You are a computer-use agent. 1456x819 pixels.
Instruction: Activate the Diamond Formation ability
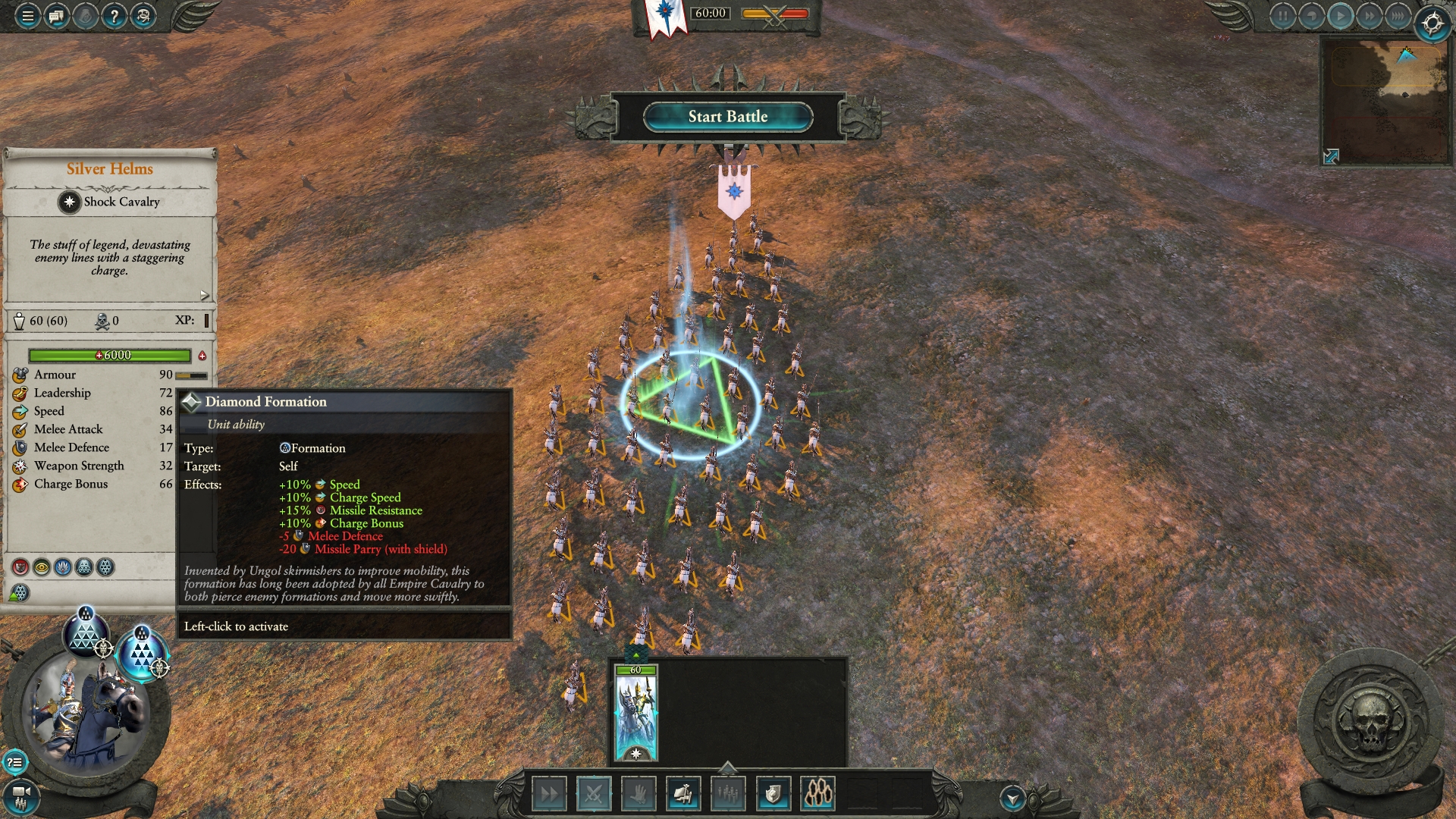[x=143, y=654]
